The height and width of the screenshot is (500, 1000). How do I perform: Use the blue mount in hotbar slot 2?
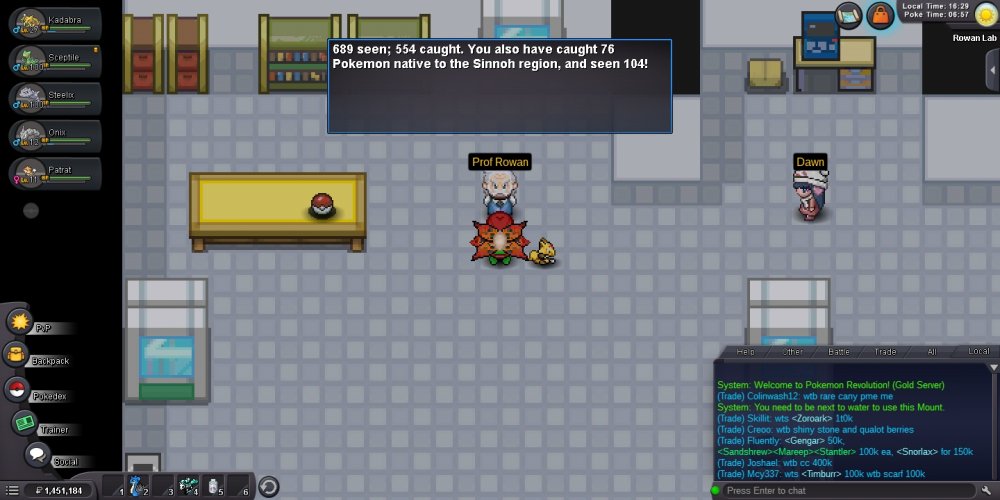click(138, 486)
